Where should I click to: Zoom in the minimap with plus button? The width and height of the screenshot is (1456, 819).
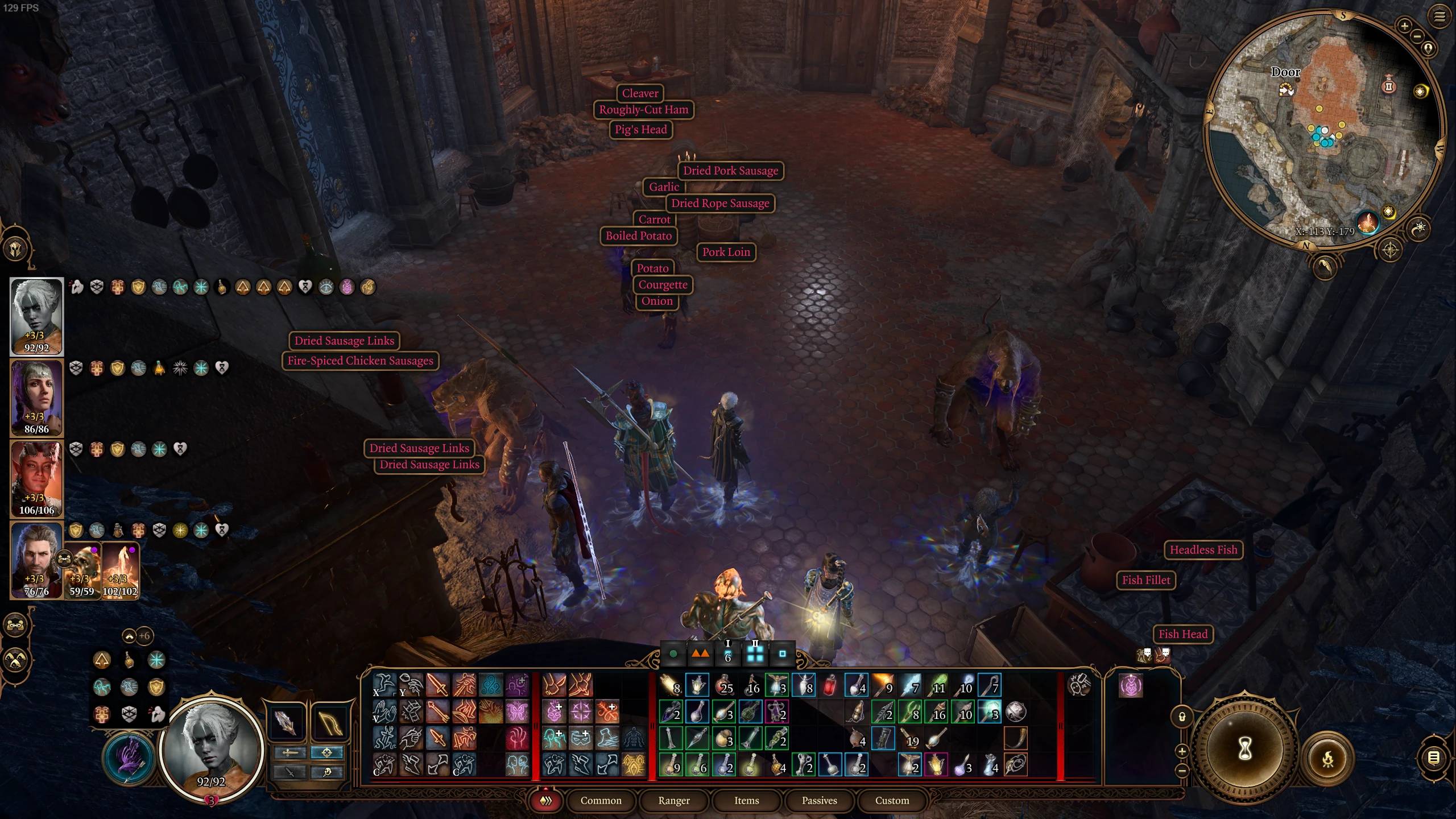pos(1404,26)
